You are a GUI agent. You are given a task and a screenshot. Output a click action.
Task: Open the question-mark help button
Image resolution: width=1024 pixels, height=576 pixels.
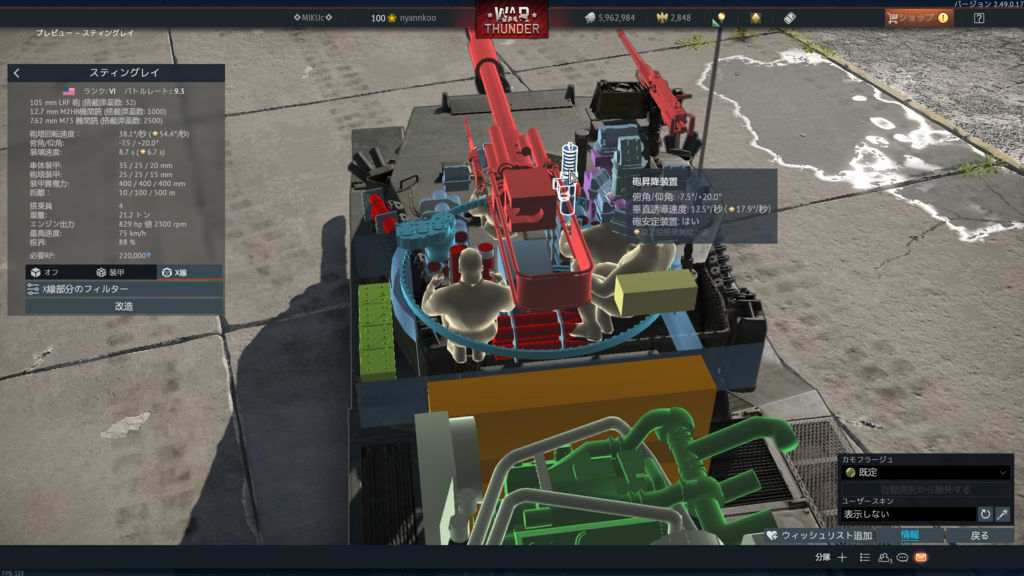[x=979, y=18]
